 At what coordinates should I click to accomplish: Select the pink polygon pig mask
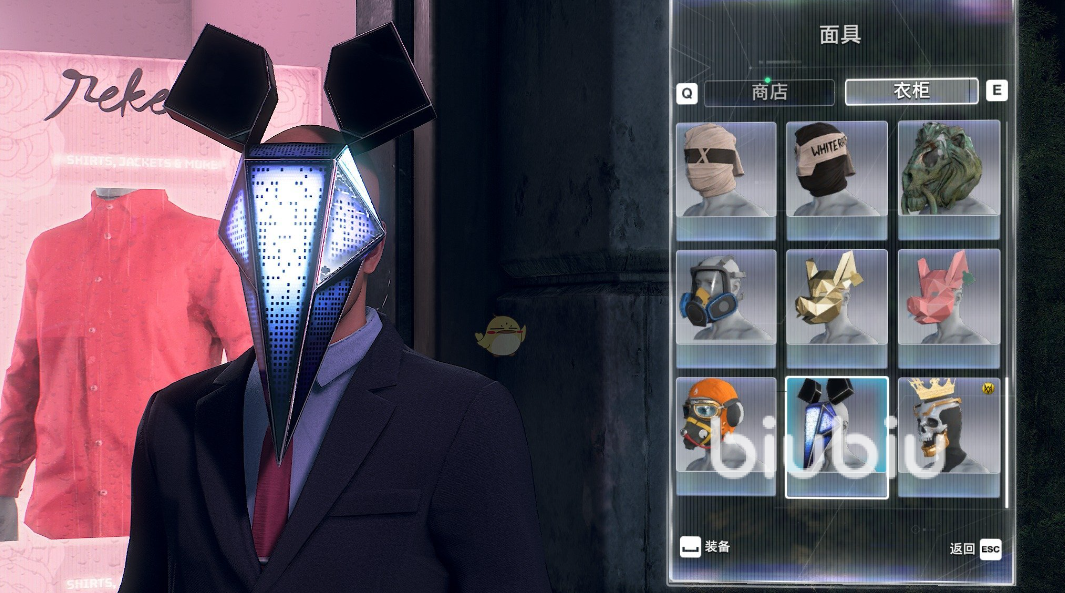[x=948, y=297]
